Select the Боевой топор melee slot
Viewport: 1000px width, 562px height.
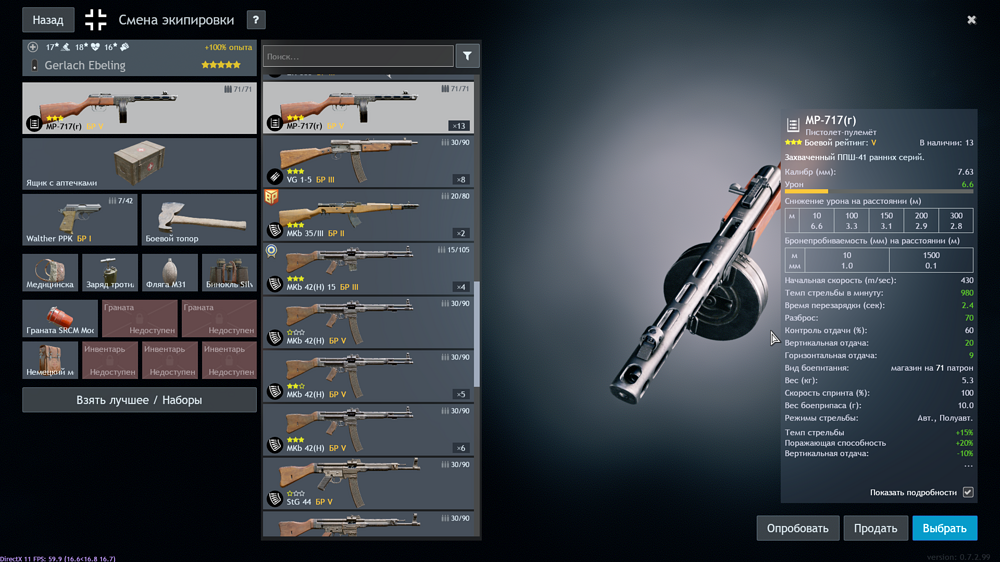[199, 220]
